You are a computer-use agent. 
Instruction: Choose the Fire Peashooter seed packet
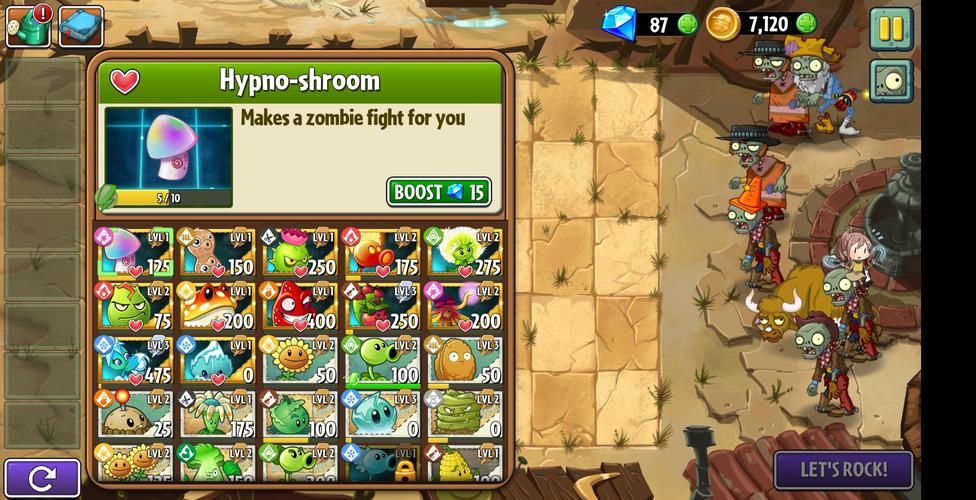[x=381, y=252]
